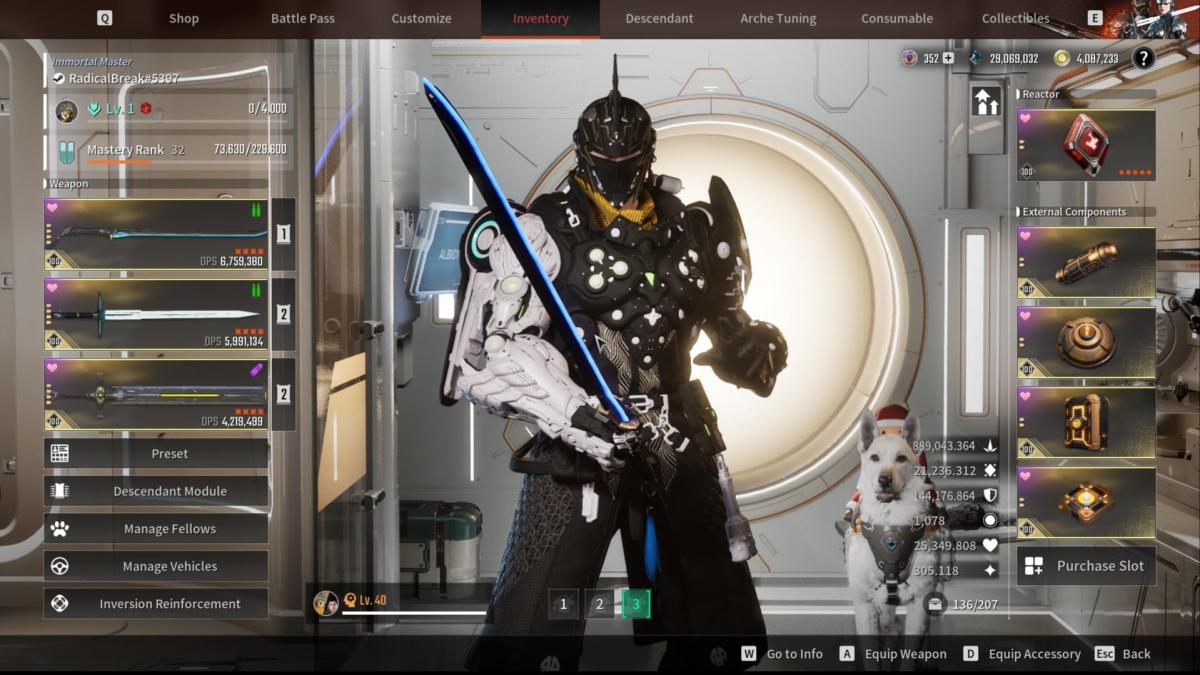Open the Collectibles tab

click(x=1015, y=18)
